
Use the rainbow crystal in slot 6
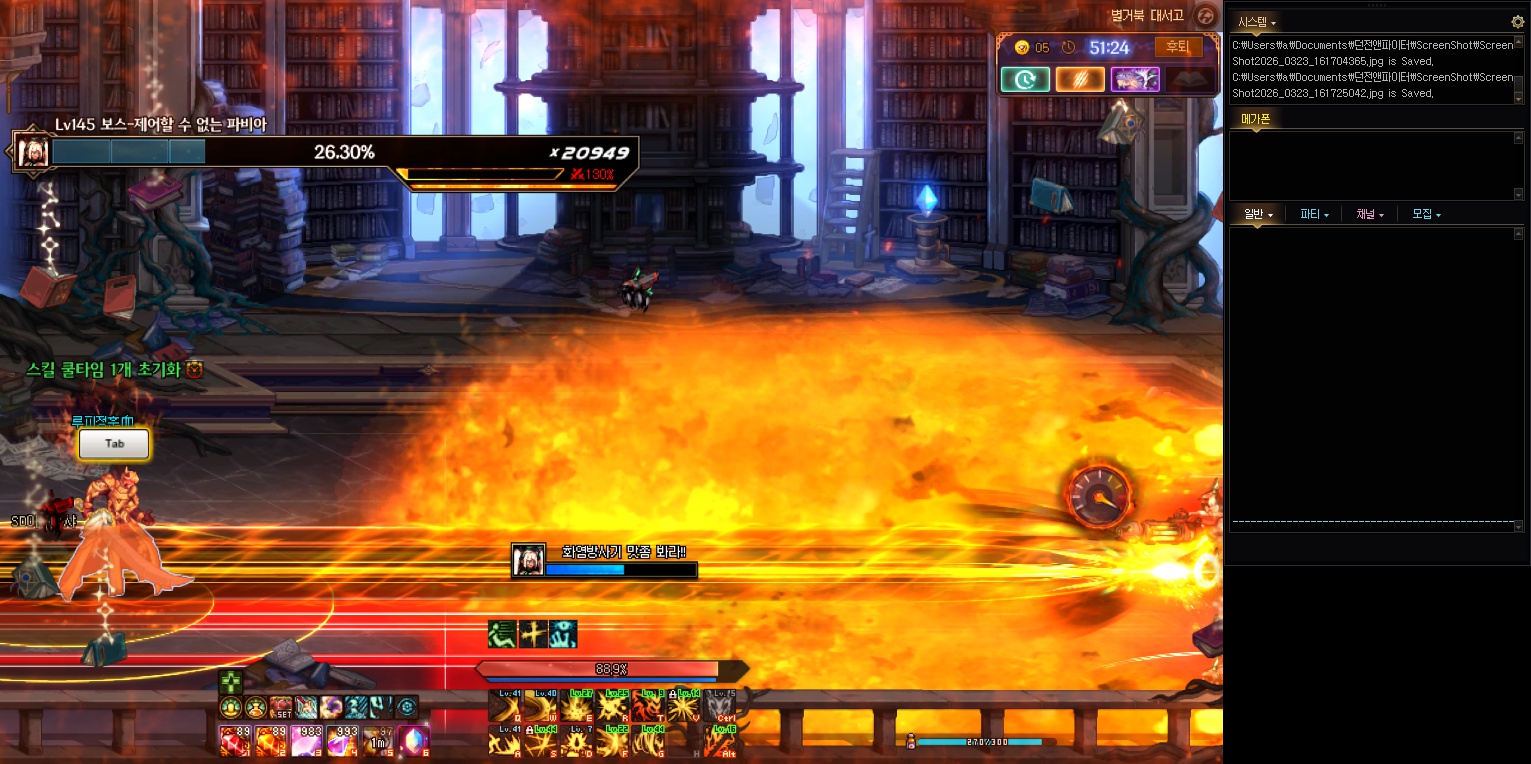[413, 741]
